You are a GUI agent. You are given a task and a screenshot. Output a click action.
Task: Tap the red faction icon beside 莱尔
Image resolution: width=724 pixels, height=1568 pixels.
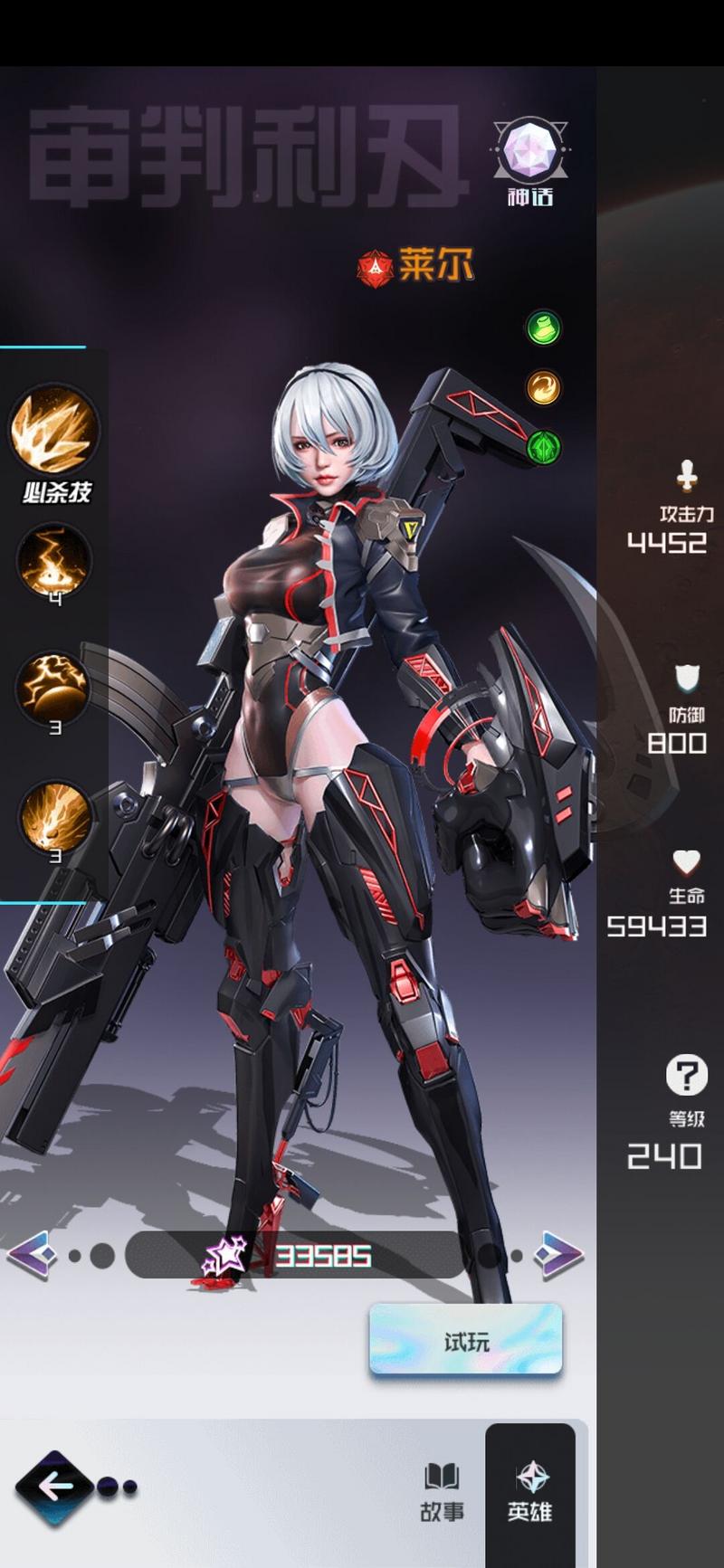coord(375,268)
